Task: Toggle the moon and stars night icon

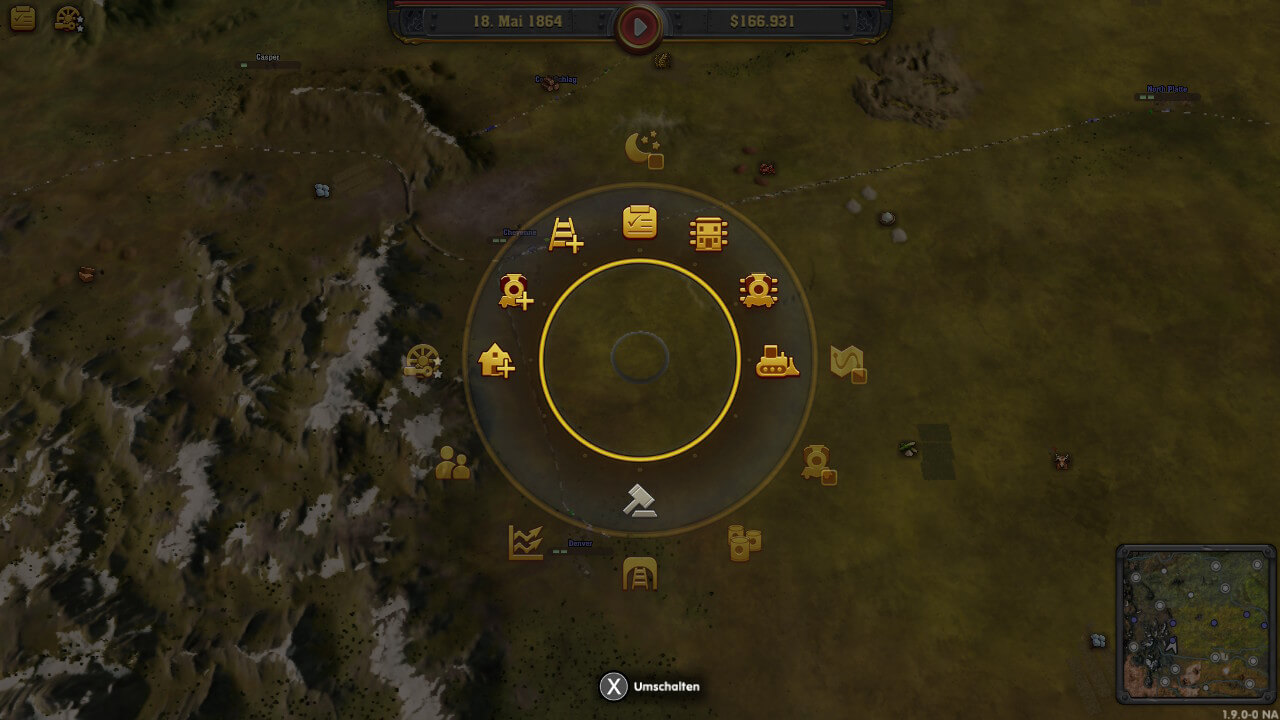Action: click(x=643, y=150)
